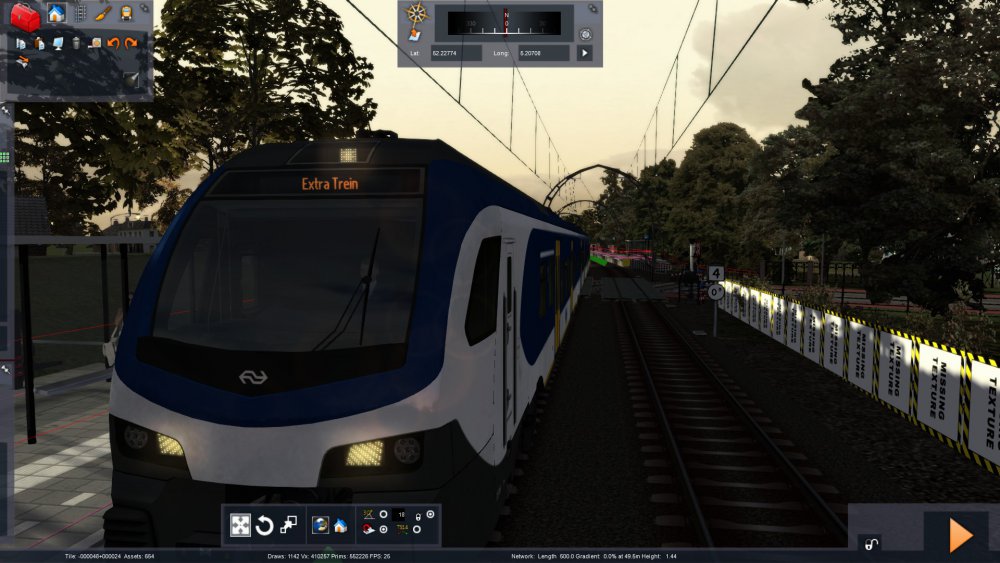Open the red toolbox menu

(24, 15)
